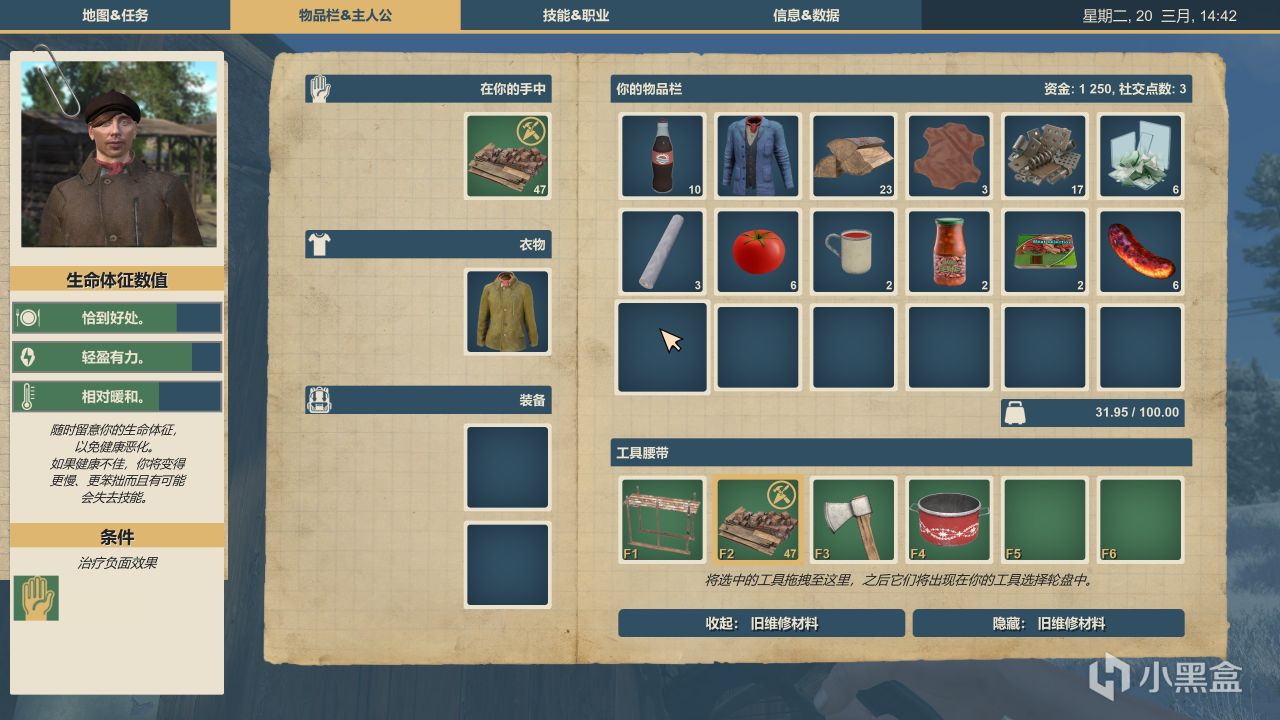Show the 信息&数据 tab
The image size is (1280, 720).
coord(806,15)
